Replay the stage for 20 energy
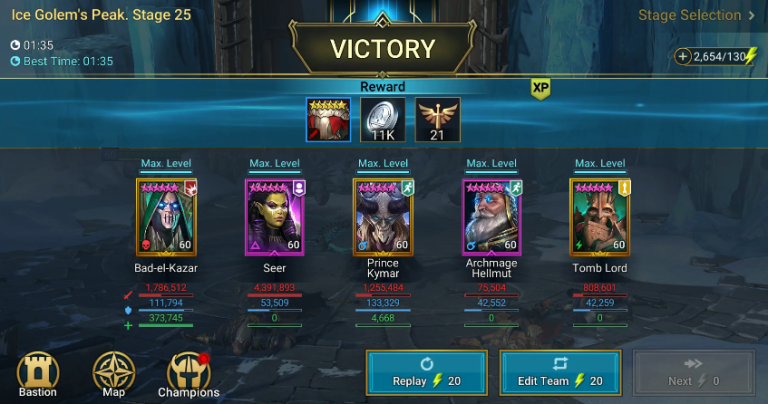Viewport: 768px width, 404px height. coord(426,373)
